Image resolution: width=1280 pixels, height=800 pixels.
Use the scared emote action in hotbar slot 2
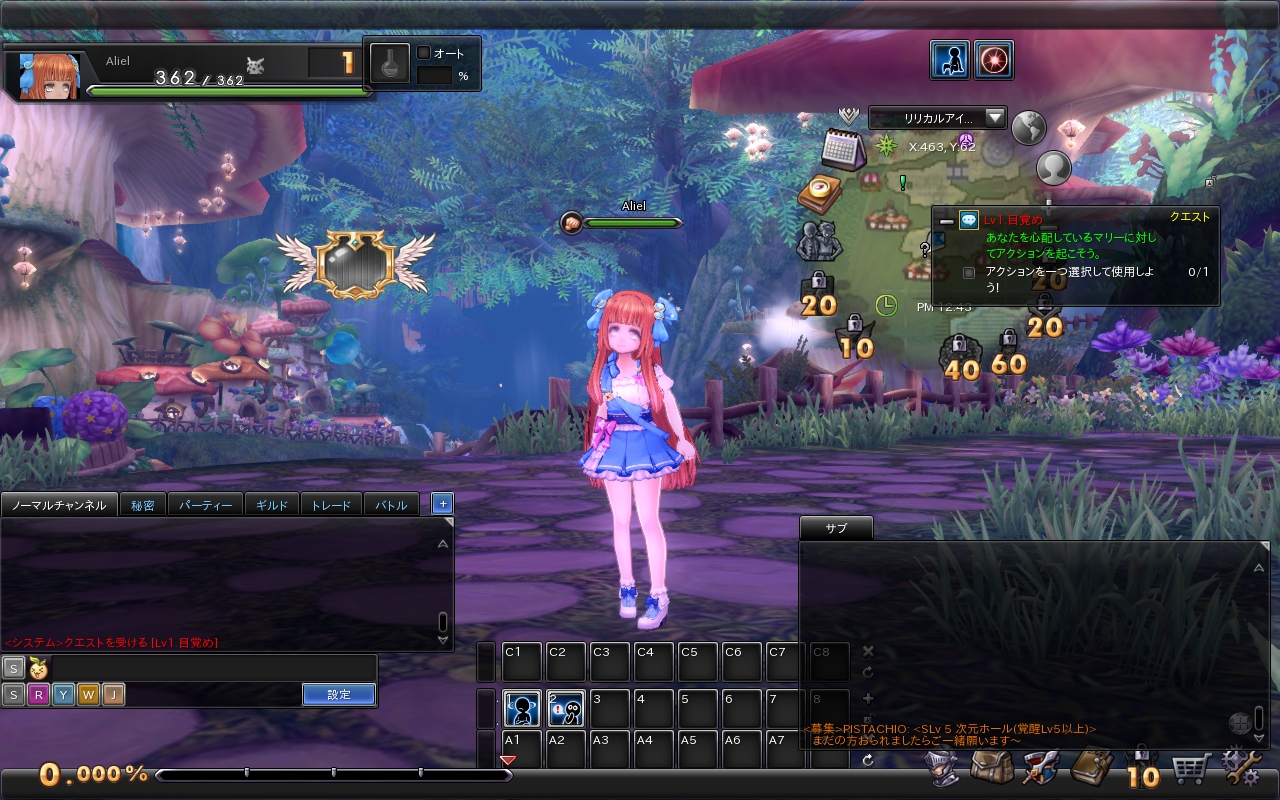[x=566, y=709]
